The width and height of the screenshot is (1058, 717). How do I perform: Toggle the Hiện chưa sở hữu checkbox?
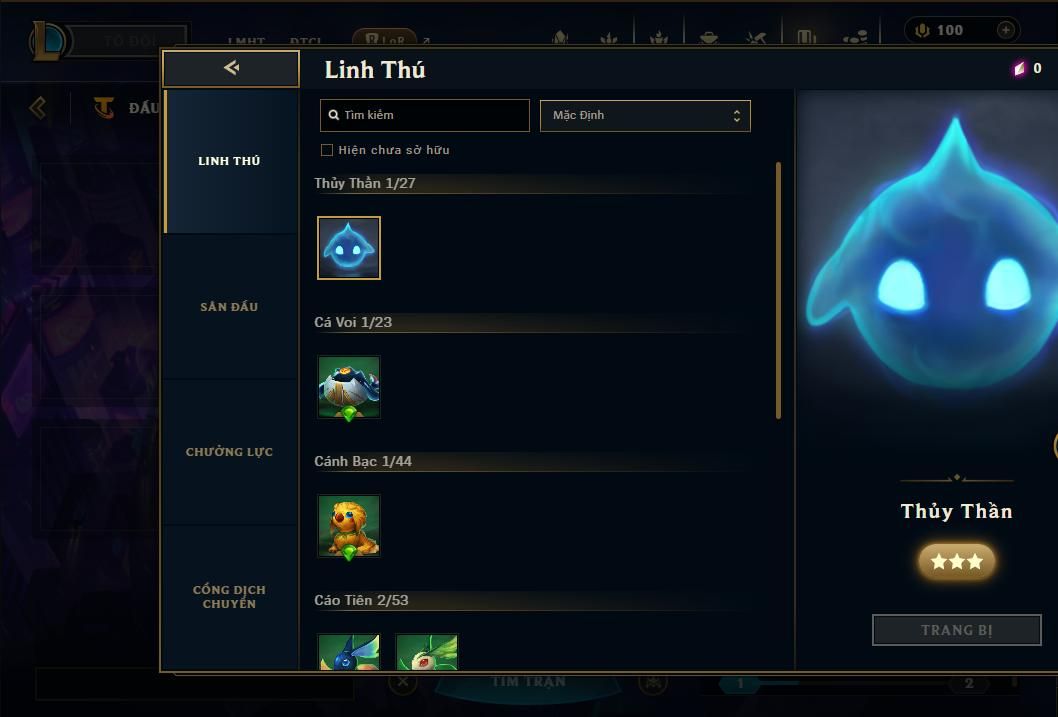[327, 150]
